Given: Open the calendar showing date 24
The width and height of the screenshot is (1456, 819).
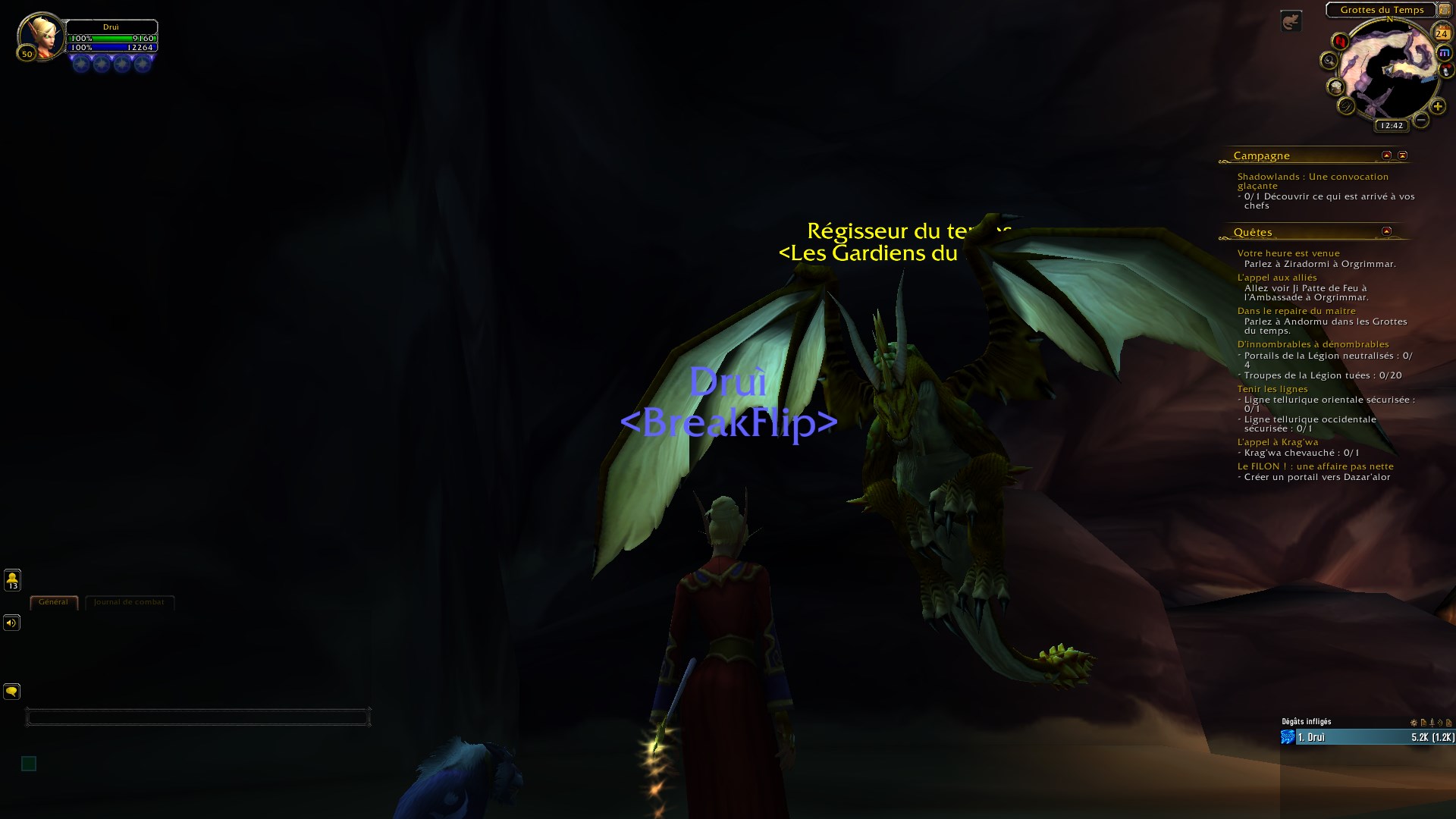Looking at the screenshot, I should coord(1439,32).
